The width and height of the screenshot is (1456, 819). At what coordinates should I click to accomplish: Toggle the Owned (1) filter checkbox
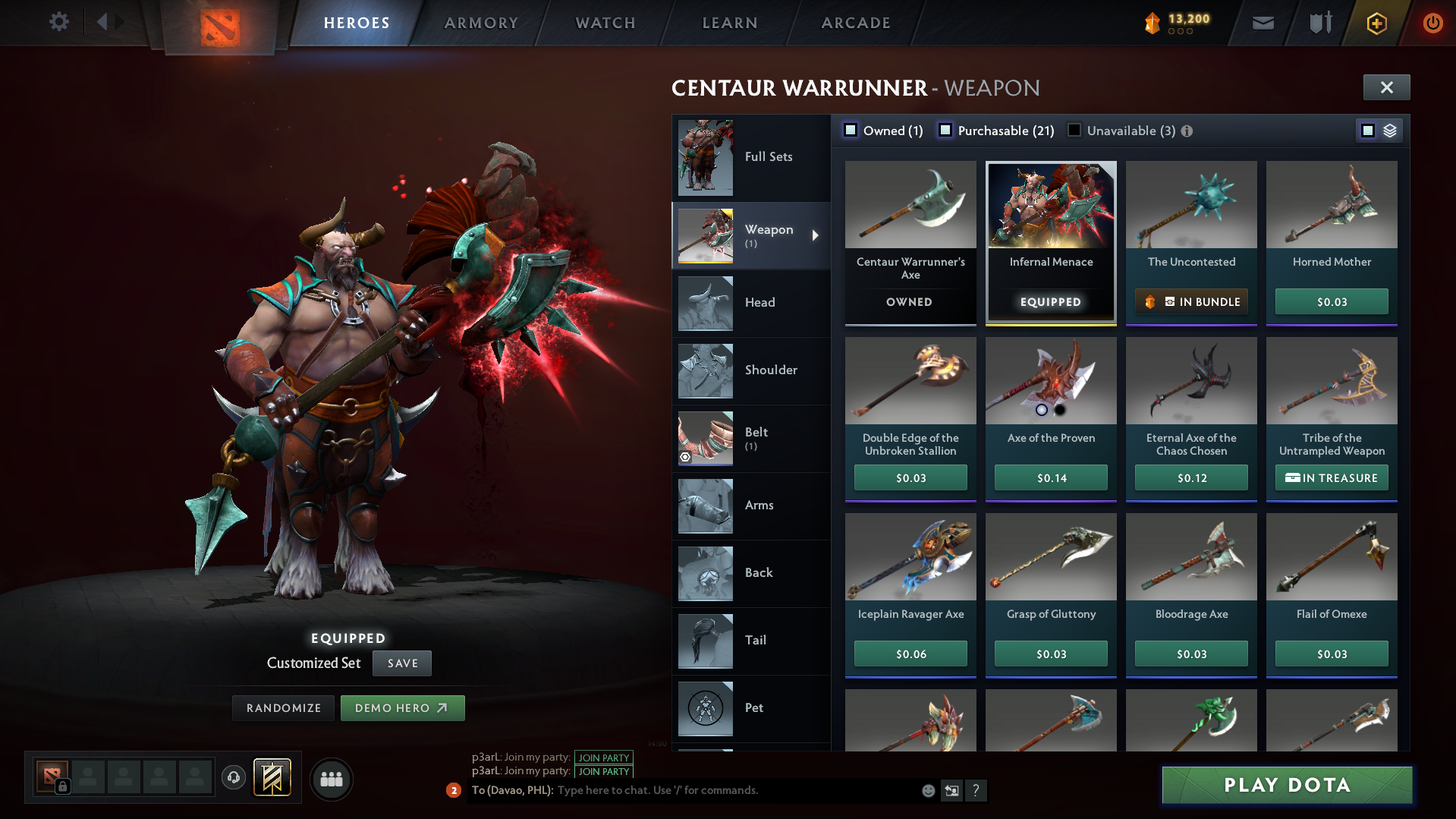(851, 131)
